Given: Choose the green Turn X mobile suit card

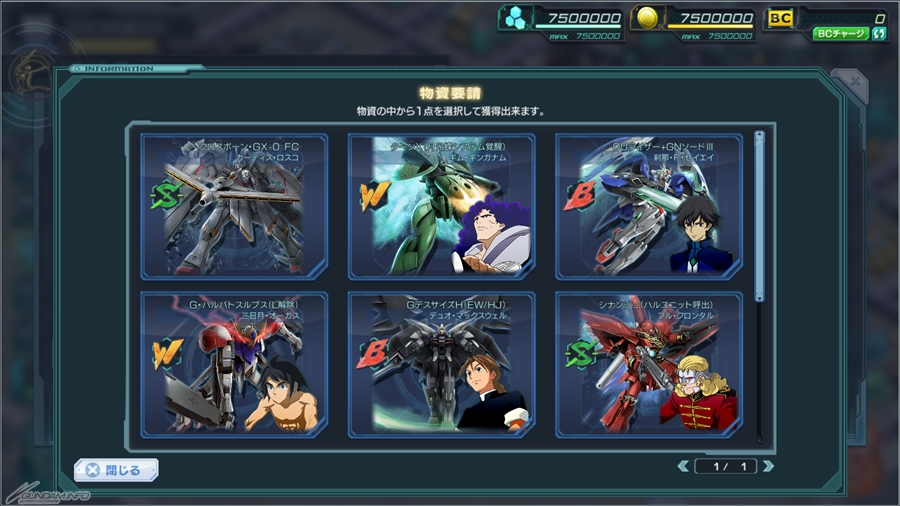Looking at the screenshot, I should 441,206.
